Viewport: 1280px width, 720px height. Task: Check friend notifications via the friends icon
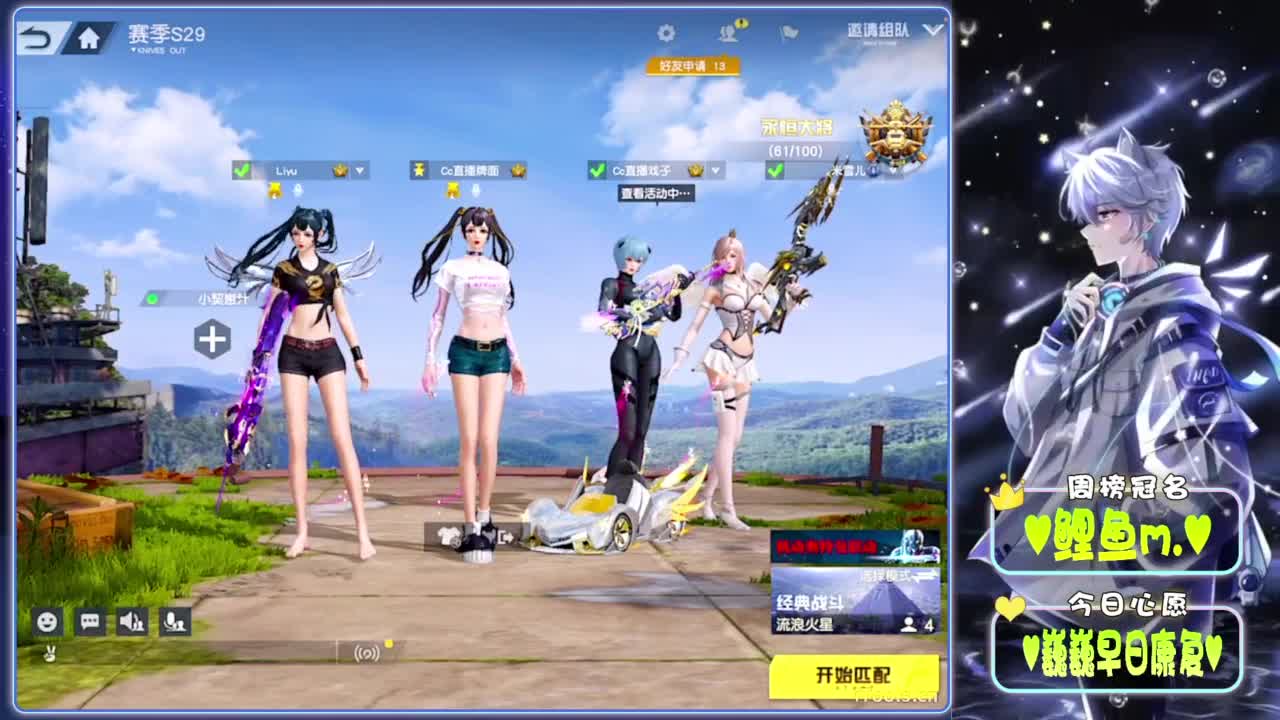pos(730,33)
